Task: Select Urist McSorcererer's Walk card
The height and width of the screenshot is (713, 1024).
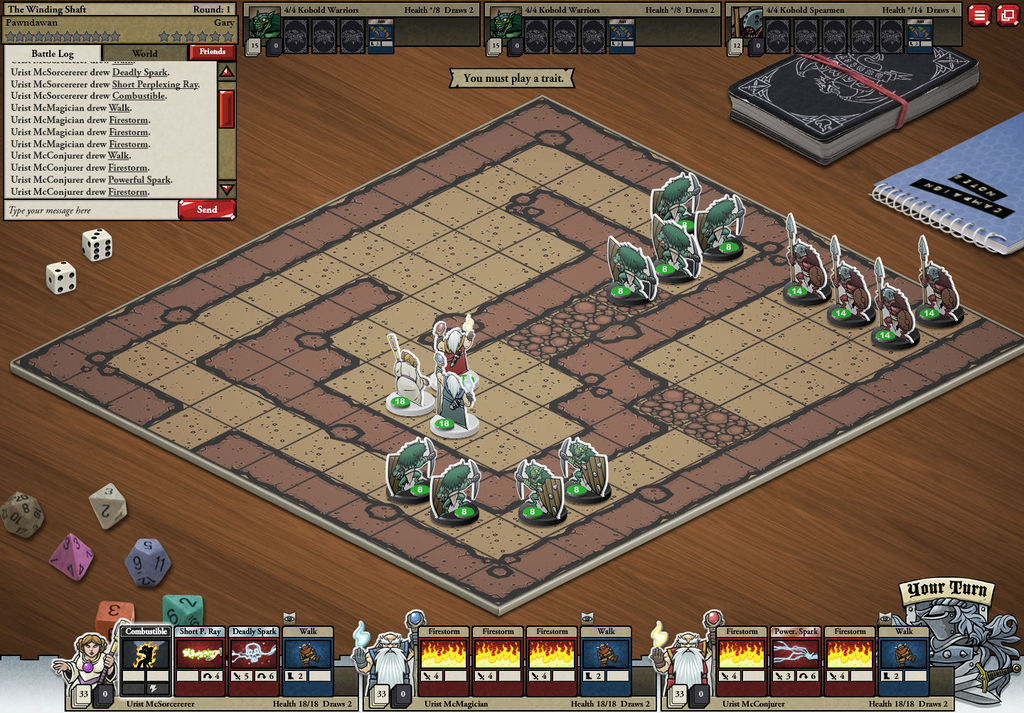Action: pyautogui.click(x=307, y=660)
